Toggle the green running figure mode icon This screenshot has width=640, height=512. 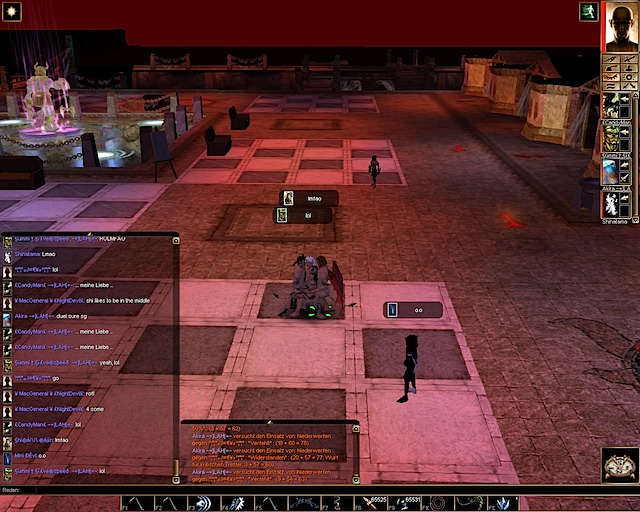(588, 11)
